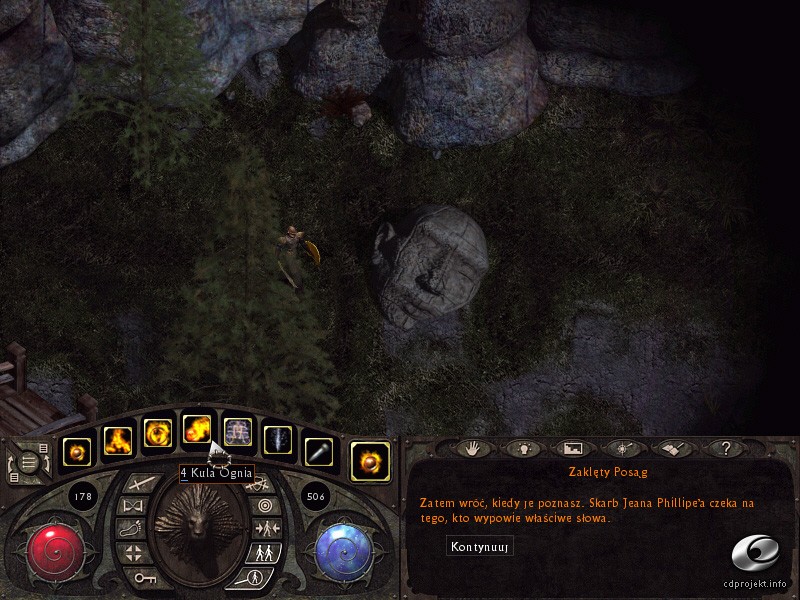Open the hand icon panel

pos(474,449)
